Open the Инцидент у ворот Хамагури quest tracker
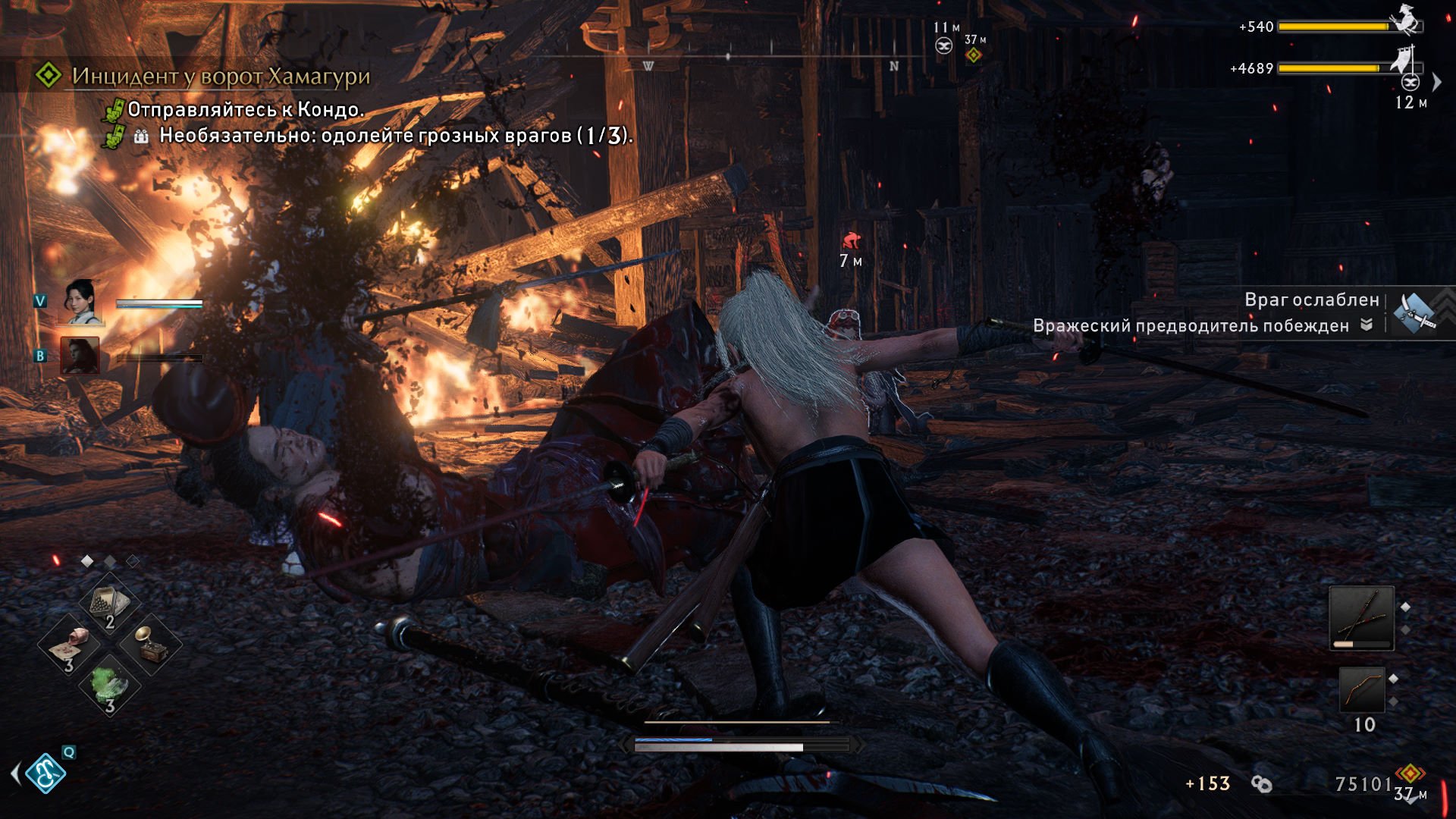The width and height of the screenshot is (1456, 819). [220, 76]
